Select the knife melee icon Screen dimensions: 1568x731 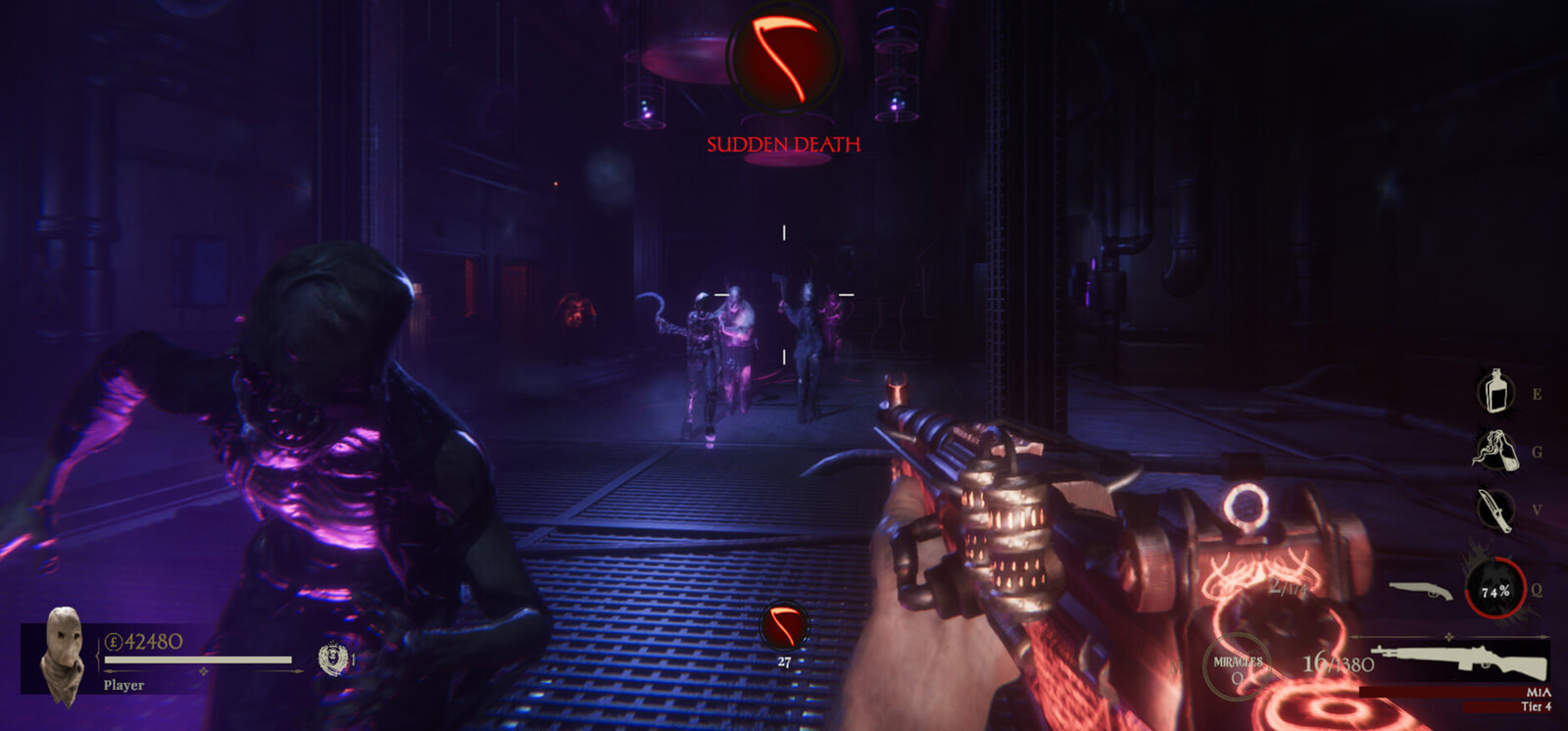point(1494,510)
